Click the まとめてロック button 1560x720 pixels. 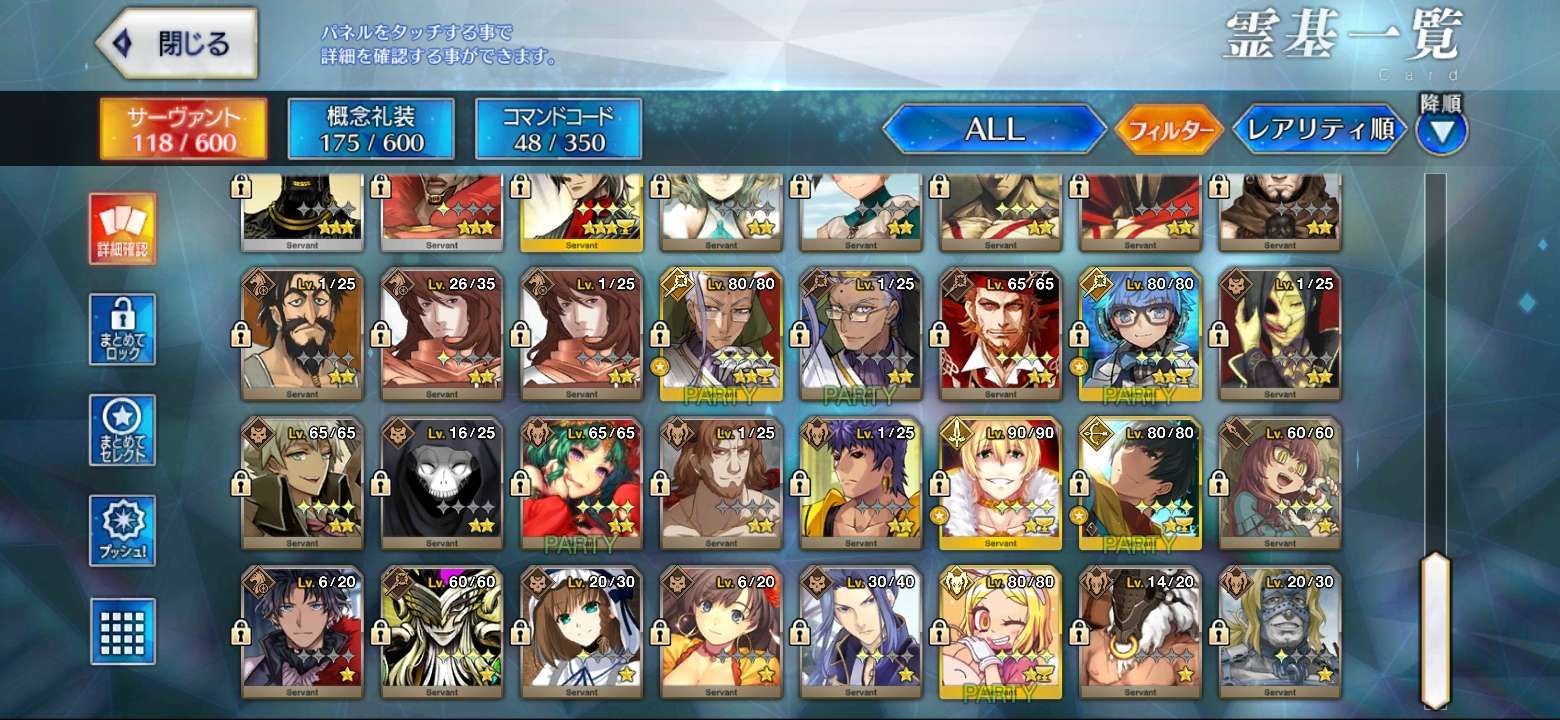tap(122, 329)
